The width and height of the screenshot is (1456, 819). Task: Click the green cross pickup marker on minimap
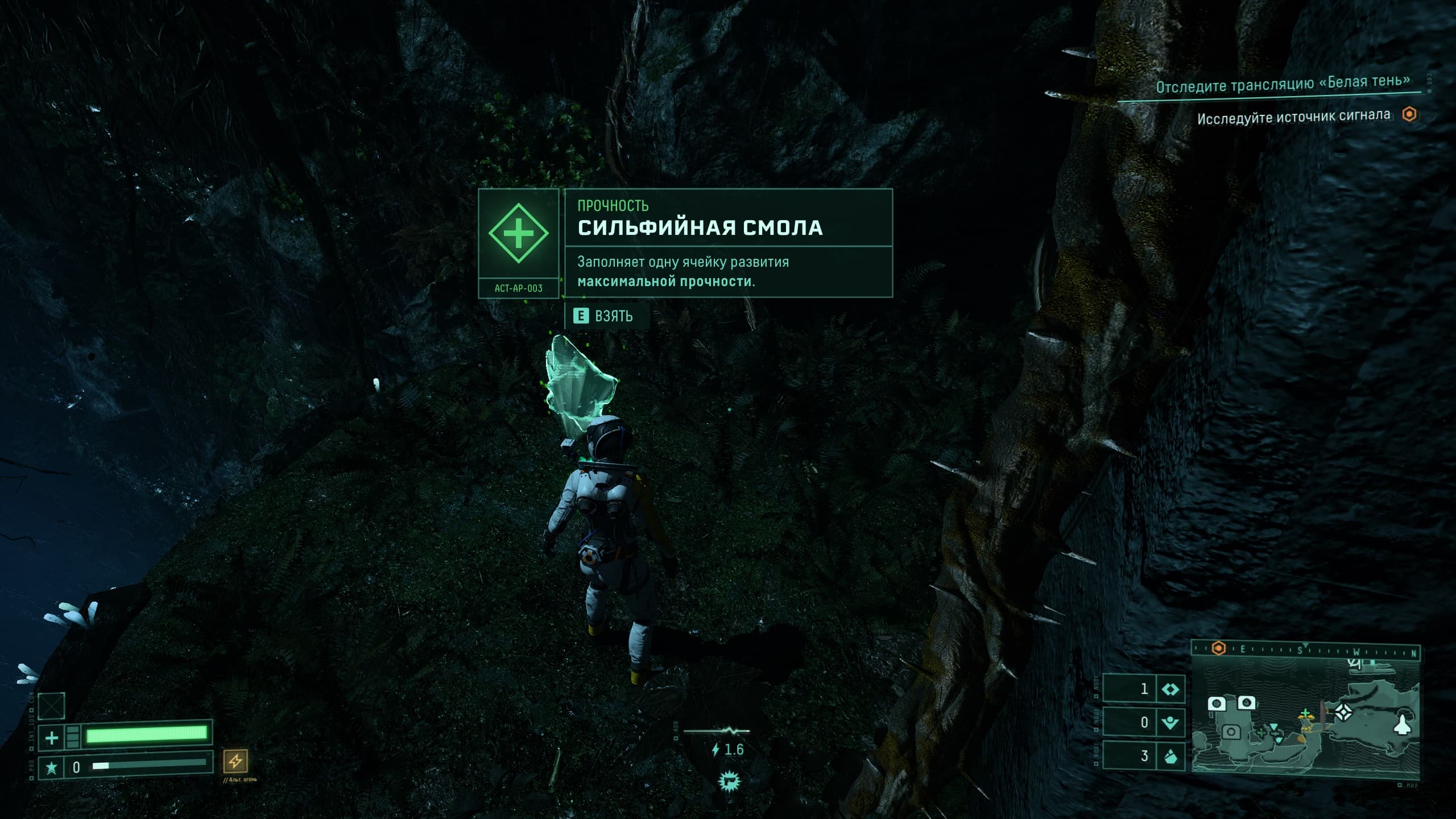coord(1305,713)
